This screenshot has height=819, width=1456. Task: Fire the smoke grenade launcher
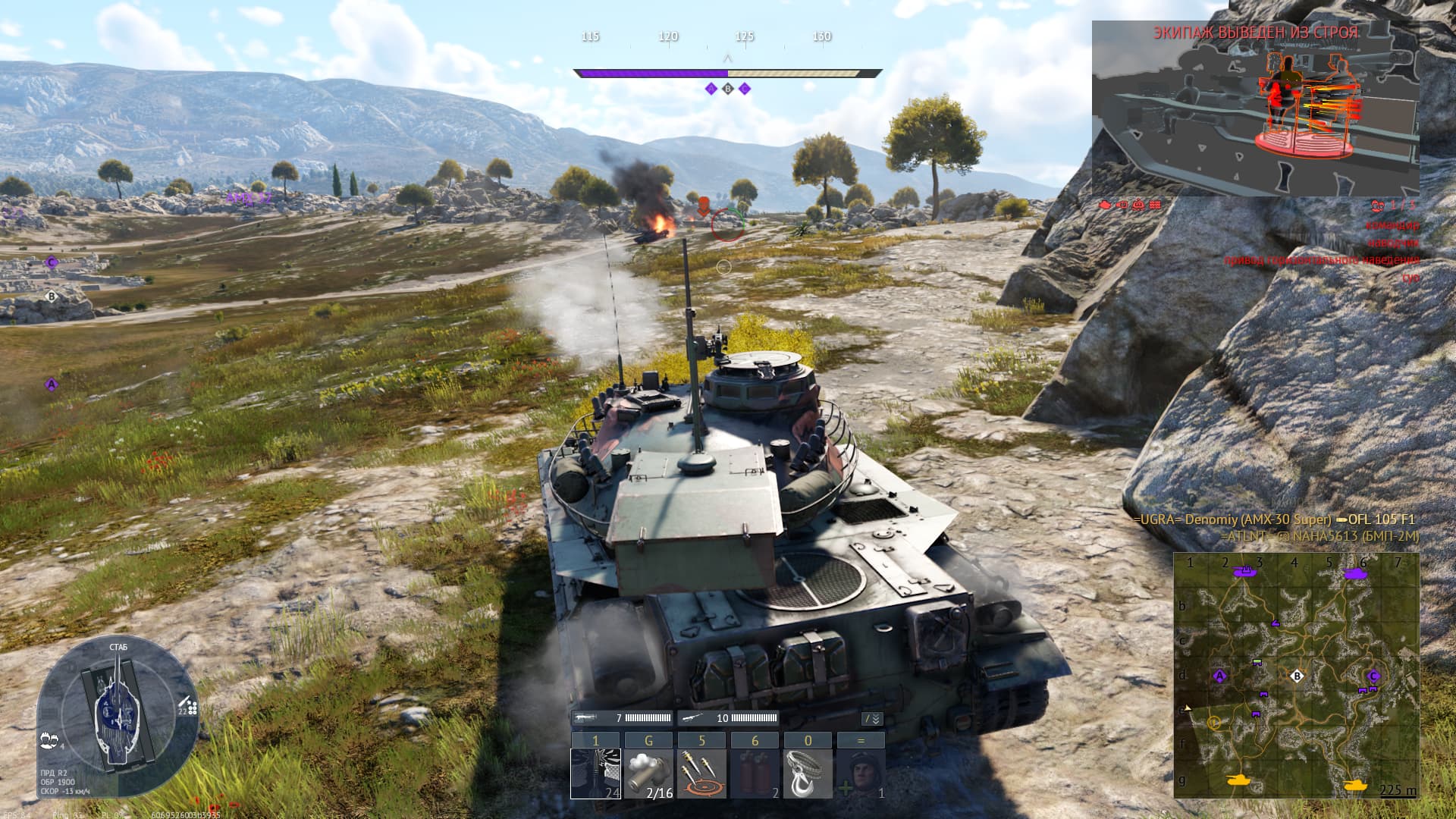tap(648, 773)
